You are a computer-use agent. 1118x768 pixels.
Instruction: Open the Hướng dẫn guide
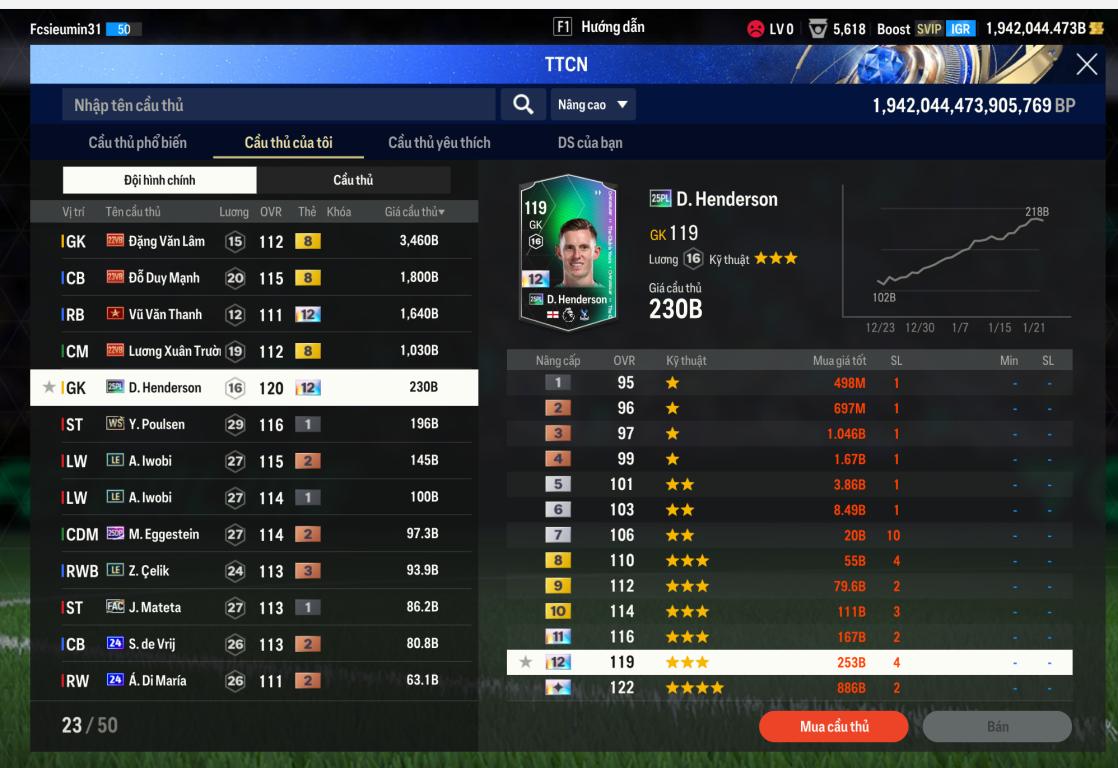(x=598, y=27)
